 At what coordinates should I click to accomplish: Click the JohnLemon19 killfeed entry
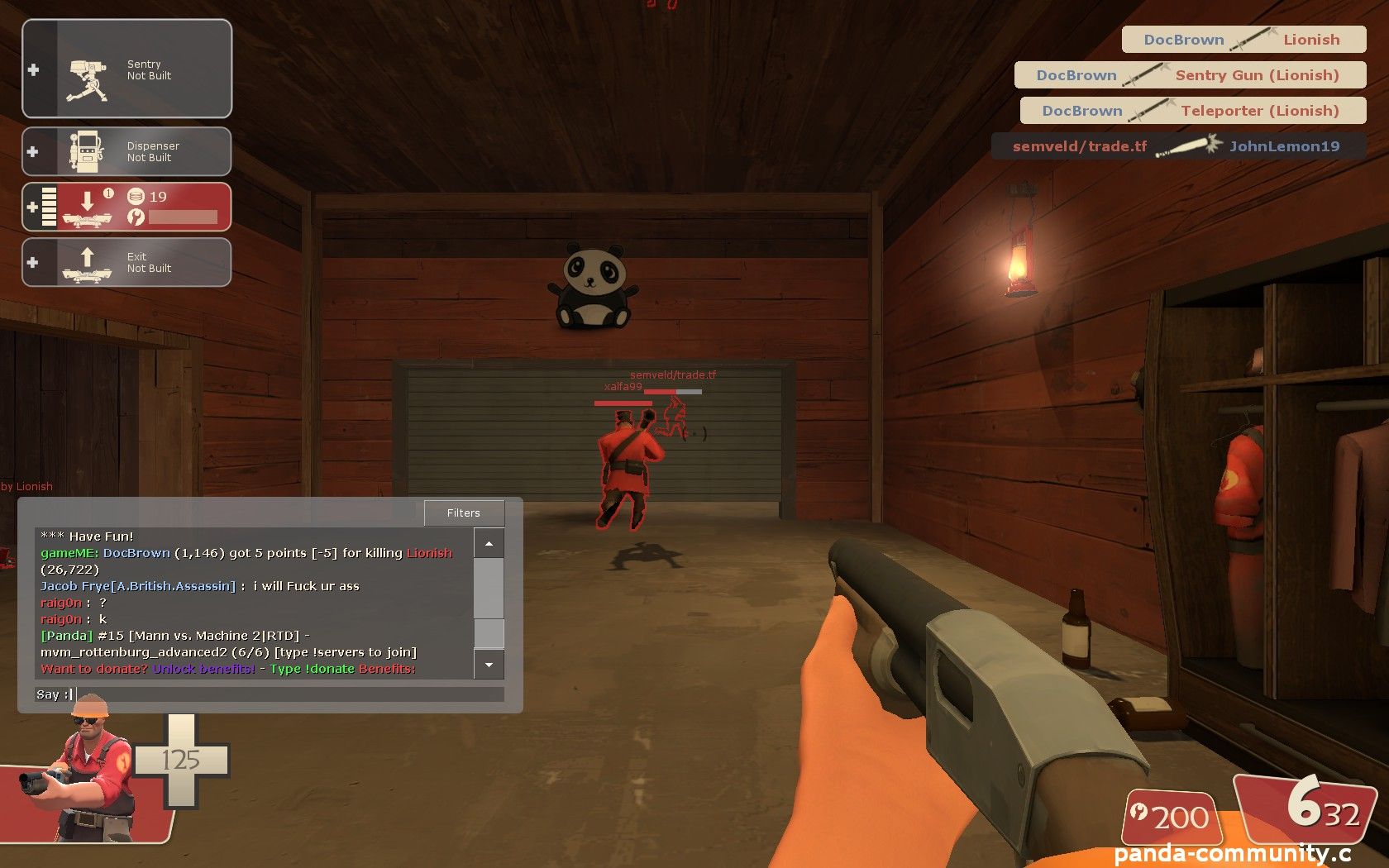click(x=1178, y=146)
